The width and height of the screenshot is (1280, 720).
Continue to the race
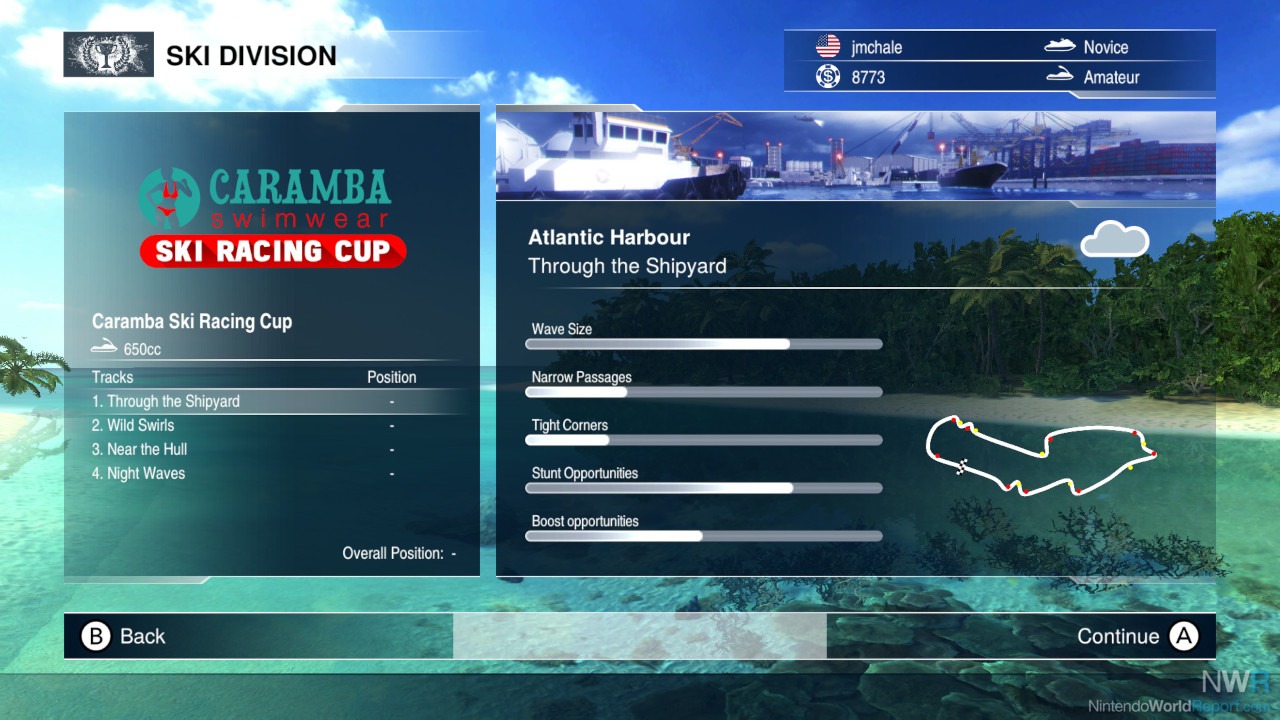pyautogui.click(x=1136, y=636)
